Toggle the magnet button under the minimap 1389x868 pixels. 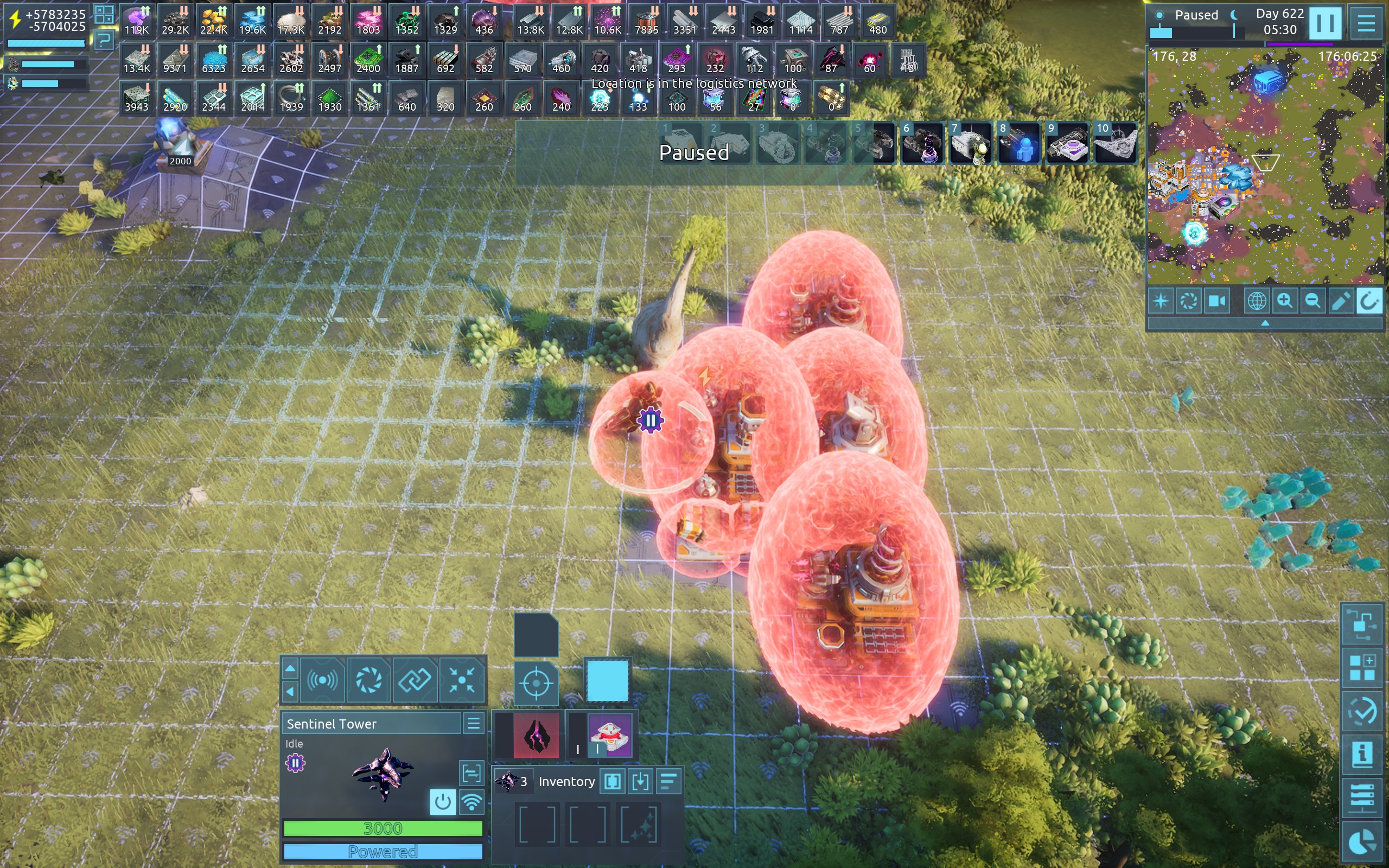click(1368, 301)
